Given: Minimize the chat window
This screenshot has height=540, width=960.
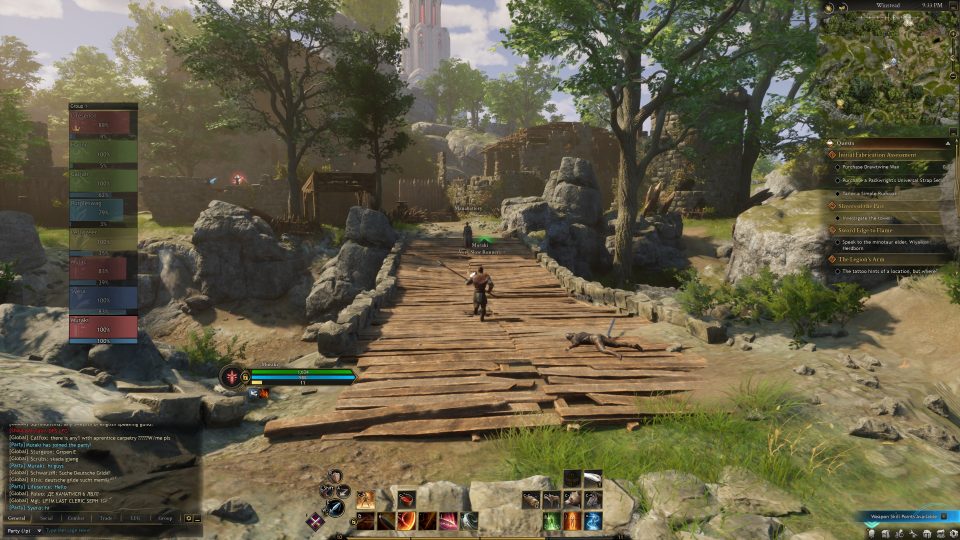Looking at the screenshot, I should (197, 518).
